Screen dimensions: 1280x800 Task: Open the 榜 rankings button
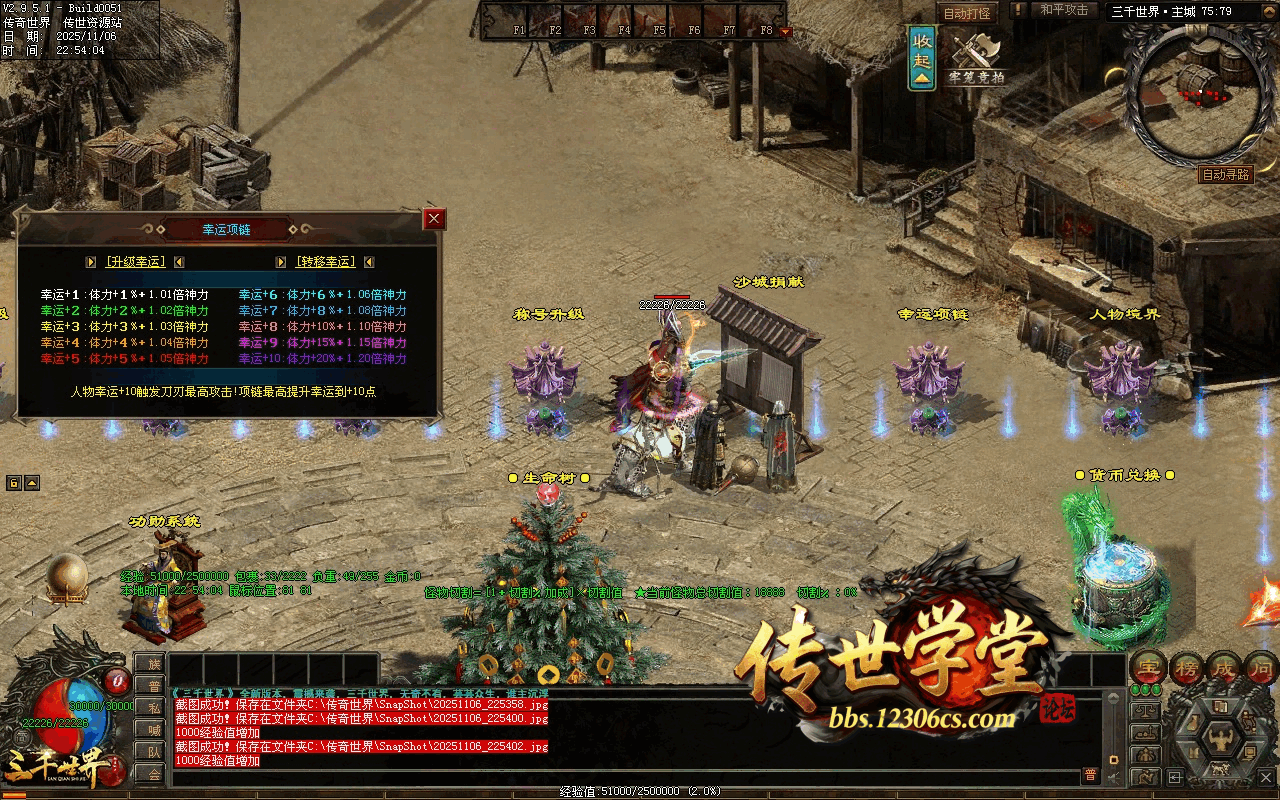tap(1188, 667)
